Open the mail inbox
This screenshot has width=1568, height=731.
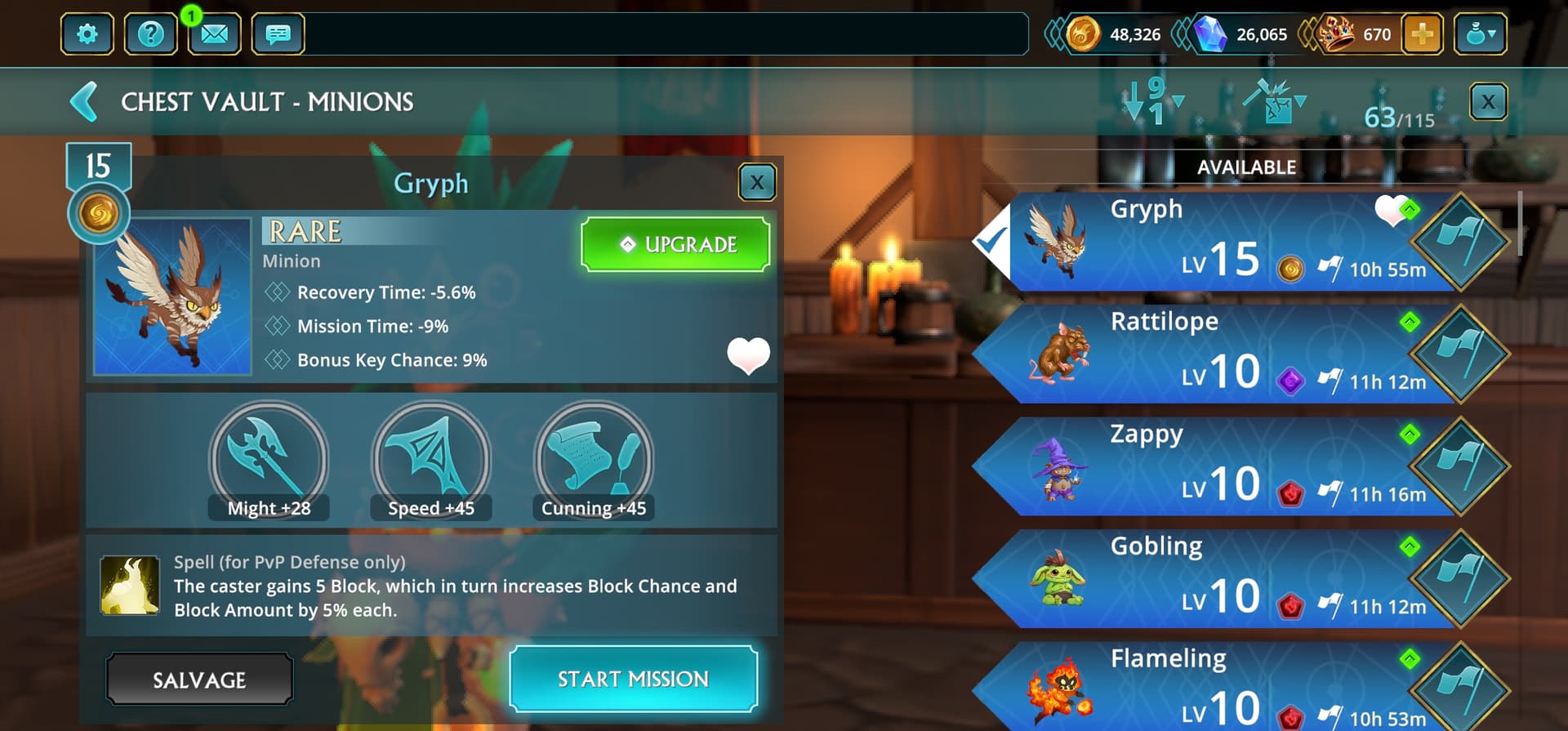click(214, 34)
